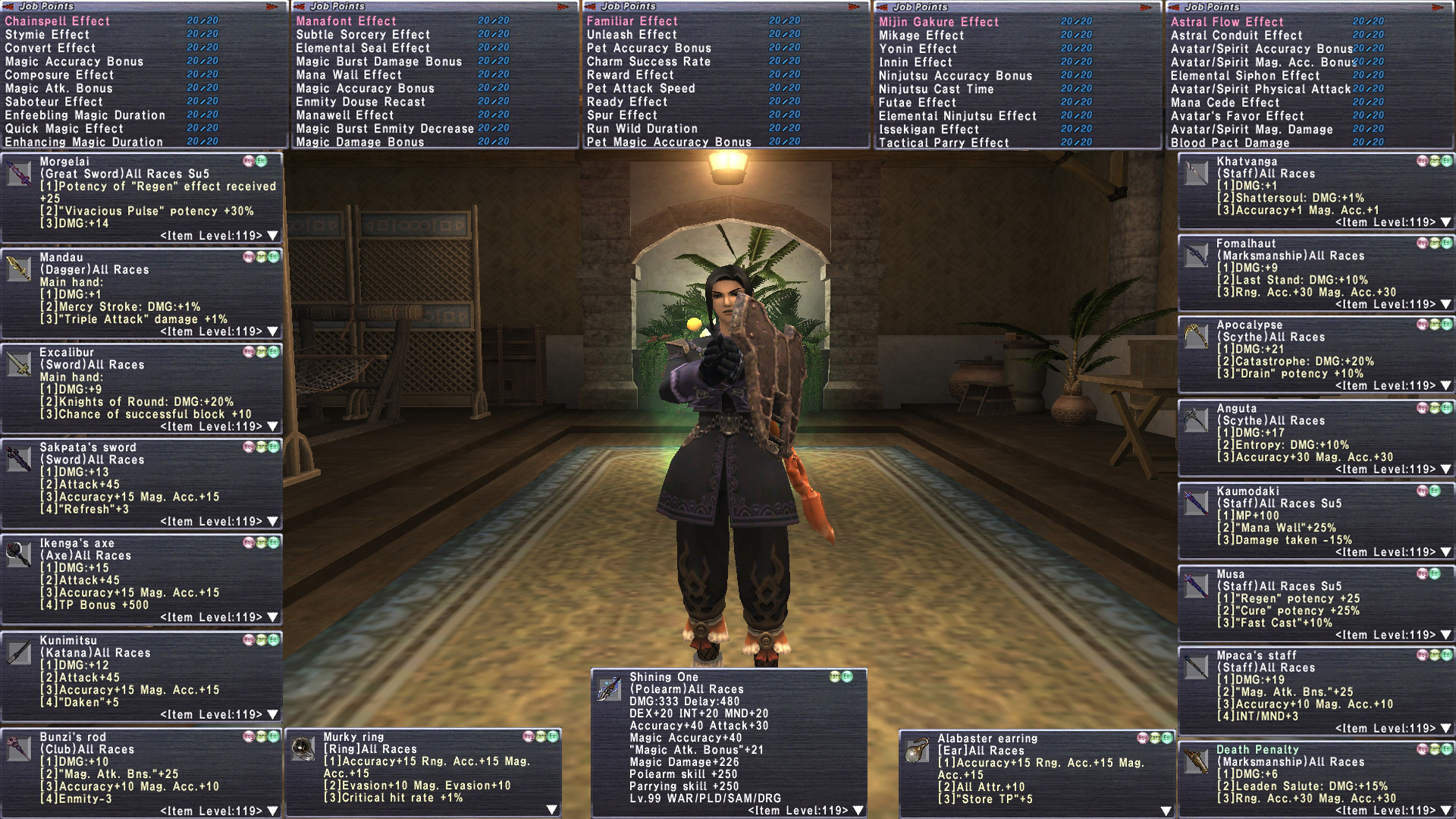Viewport: 1456px width, 819px height.
Task: Click the Shining One polearm icon
Action: tap(609, 689)
